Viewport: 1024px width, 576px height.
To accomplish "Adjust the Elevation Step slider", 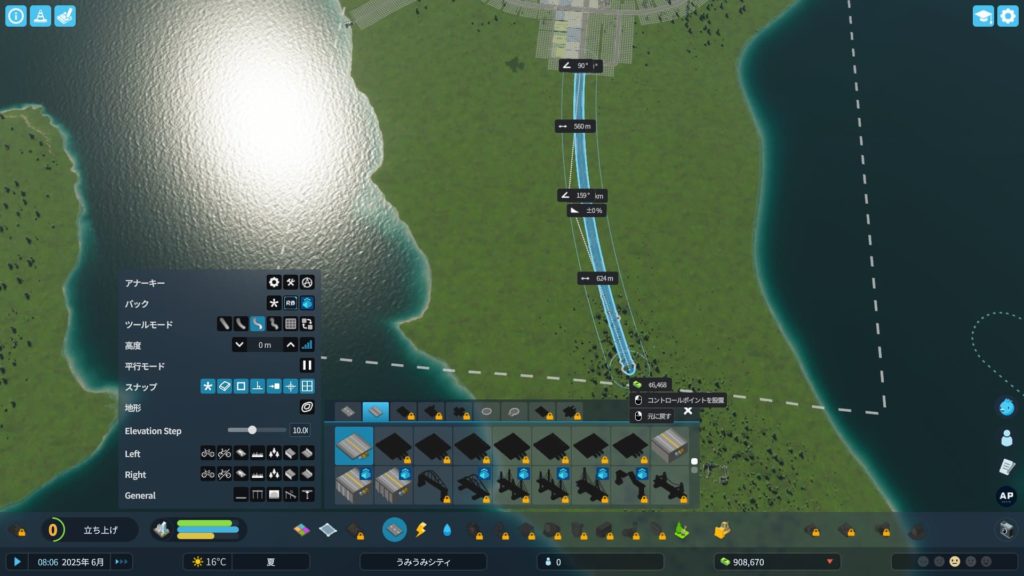I will pyautogui.click(x=252, y=430).
